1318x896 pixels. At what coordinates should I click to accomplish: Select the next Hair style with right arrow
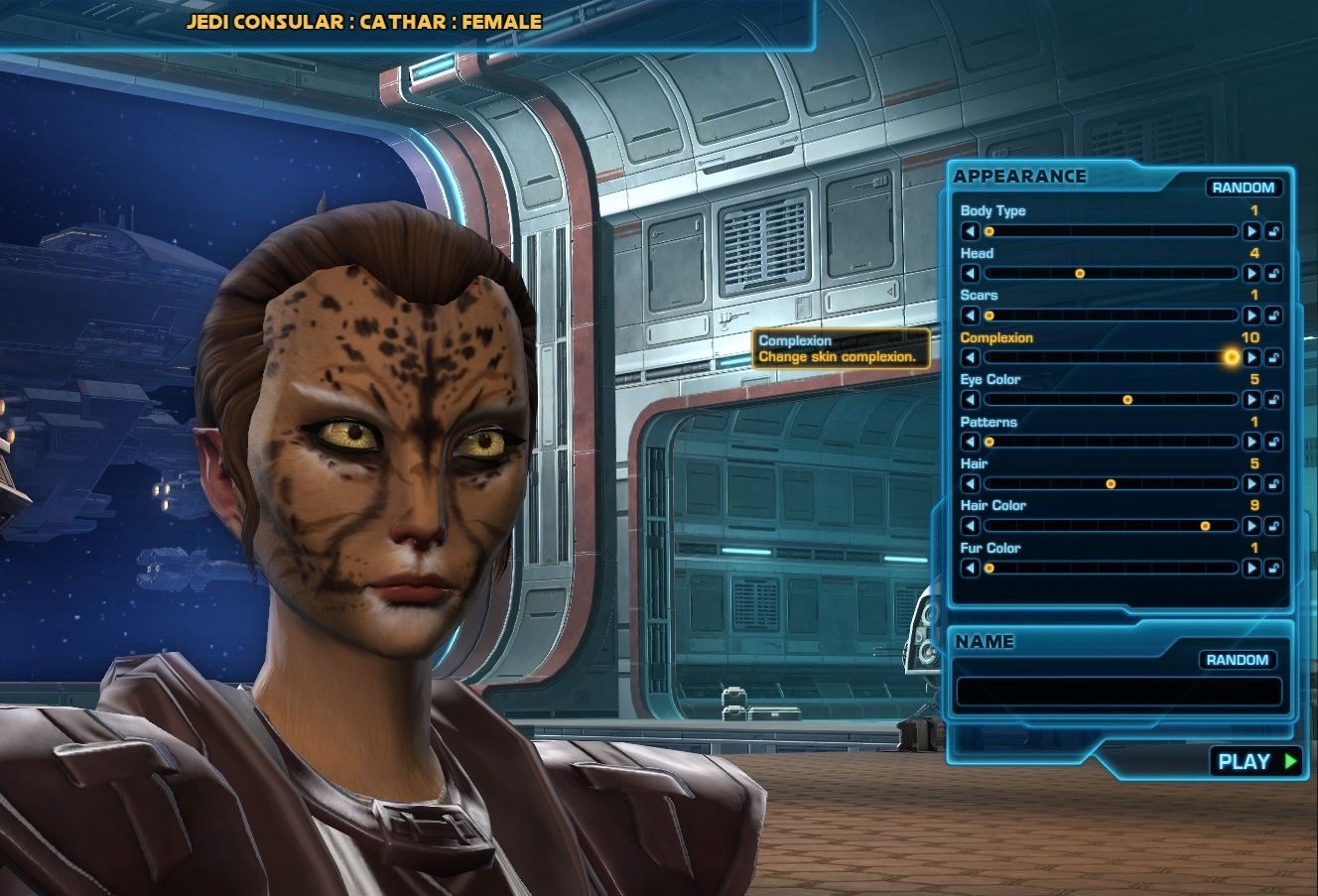(x=1252, y=483)
